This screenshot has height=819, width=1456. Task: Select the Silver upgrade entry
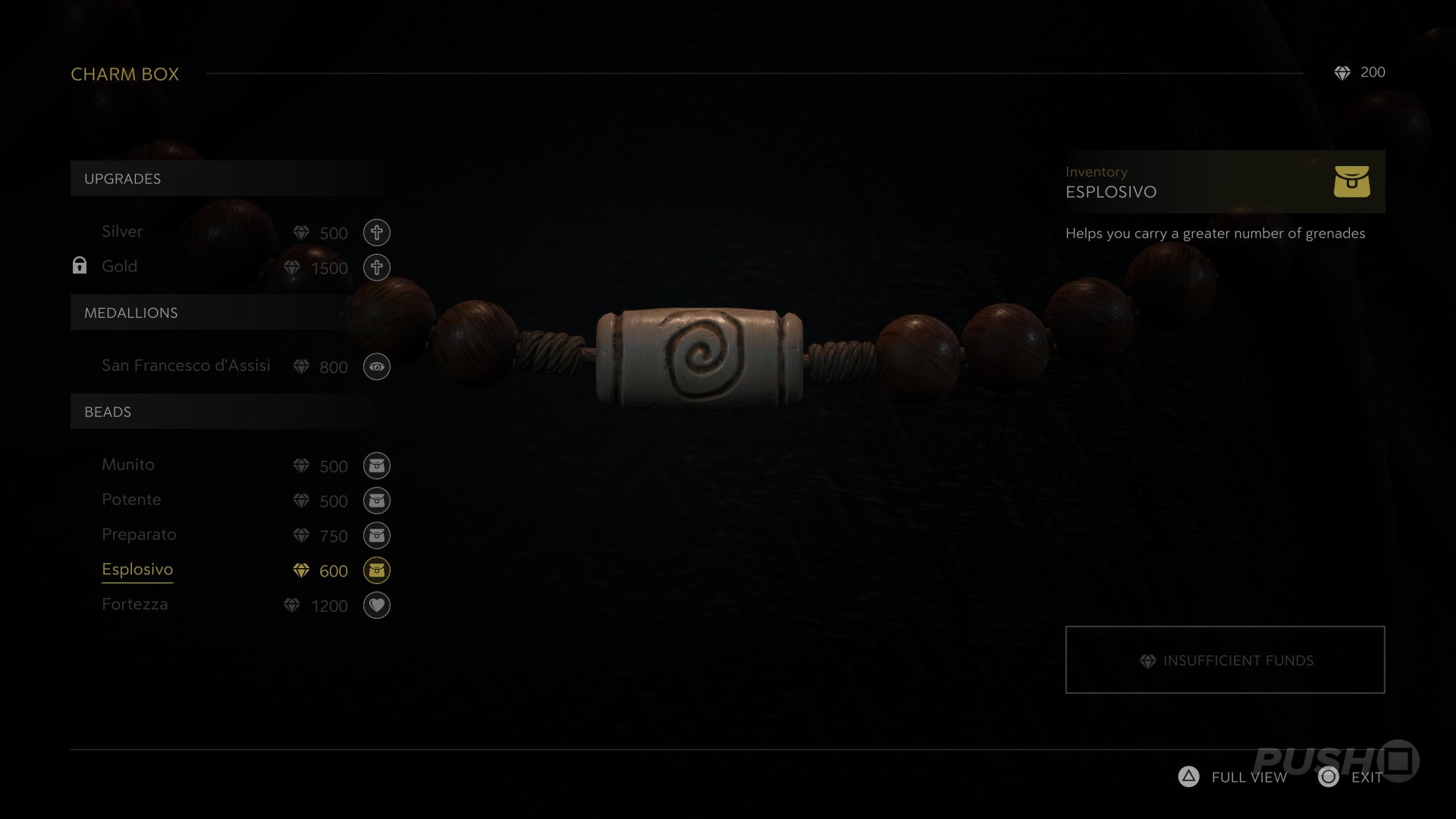(x=122, y=232)
